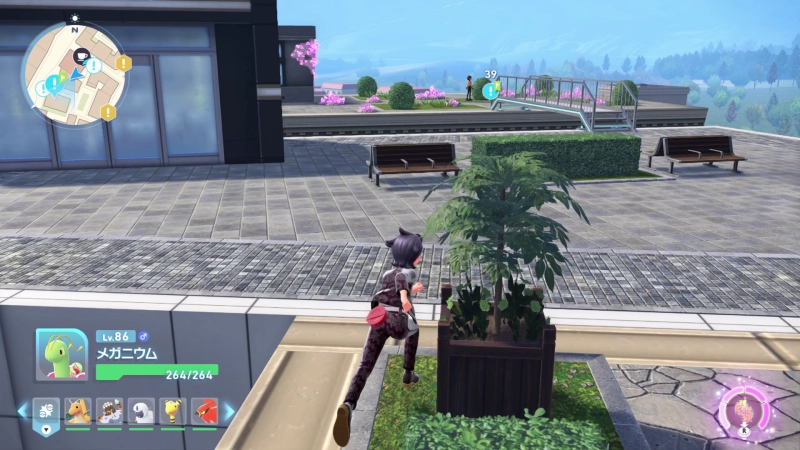Select the blue exclamation marker labeled 39
The height and width of the screenshot is (450, 800).
click(490, 90)
